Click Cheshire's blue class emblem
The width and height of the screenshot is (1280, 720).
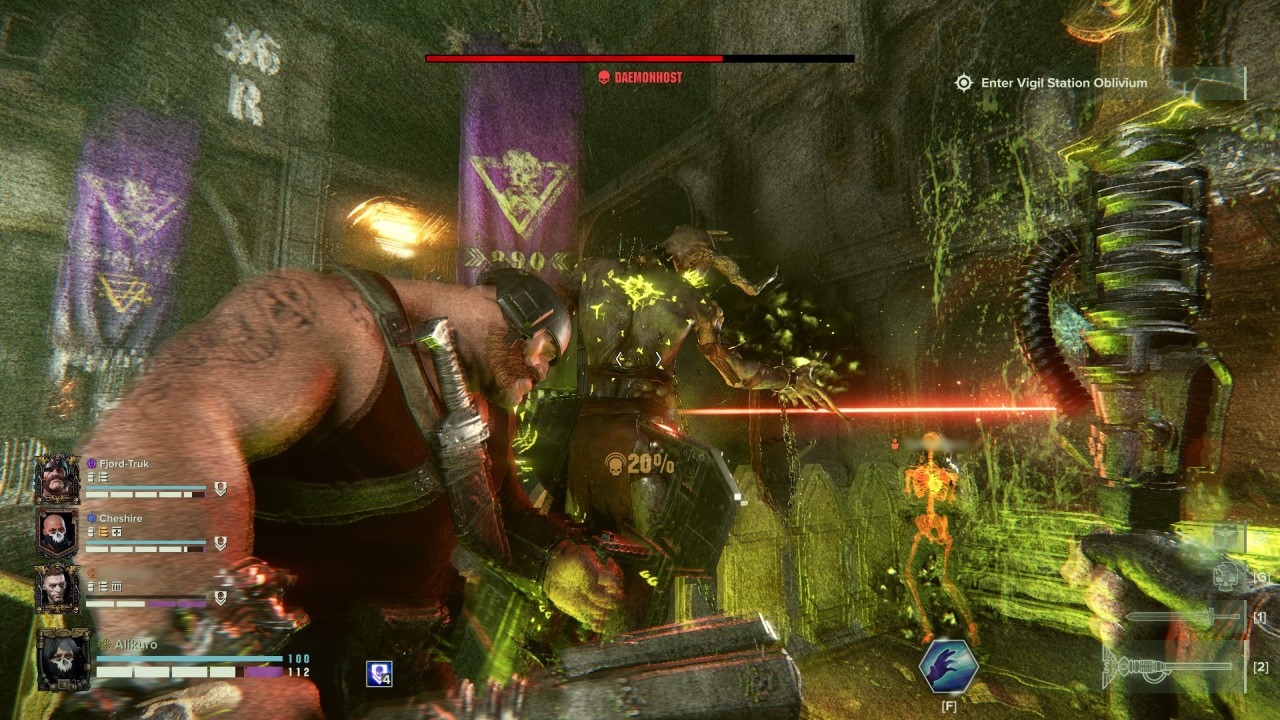click(91, 519)
